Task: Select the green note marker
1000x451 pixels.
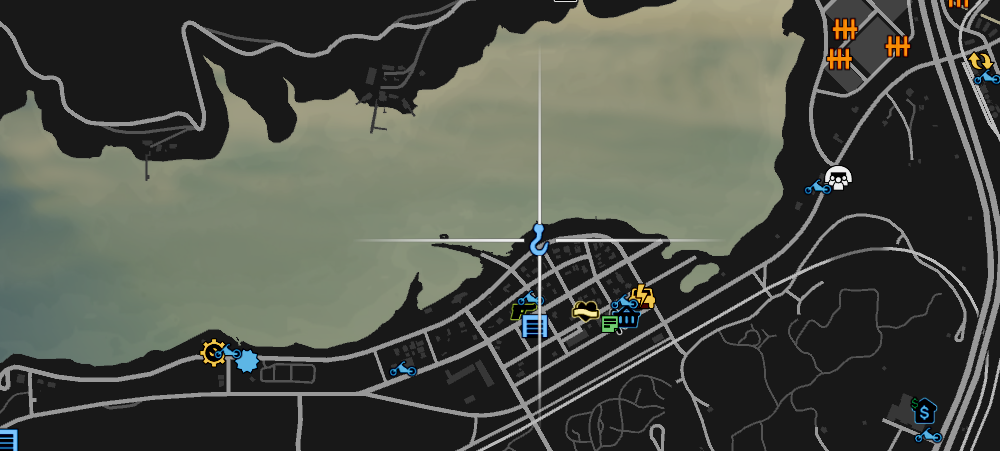Action: (609, 323)
